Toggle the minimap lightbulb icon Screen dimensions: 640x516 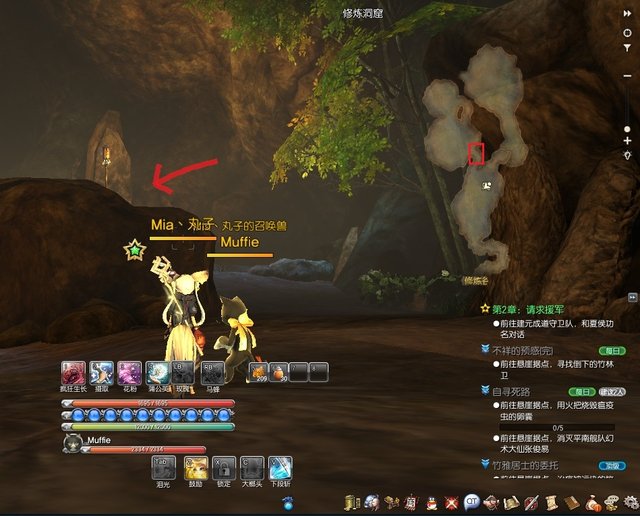pos(627,156)
